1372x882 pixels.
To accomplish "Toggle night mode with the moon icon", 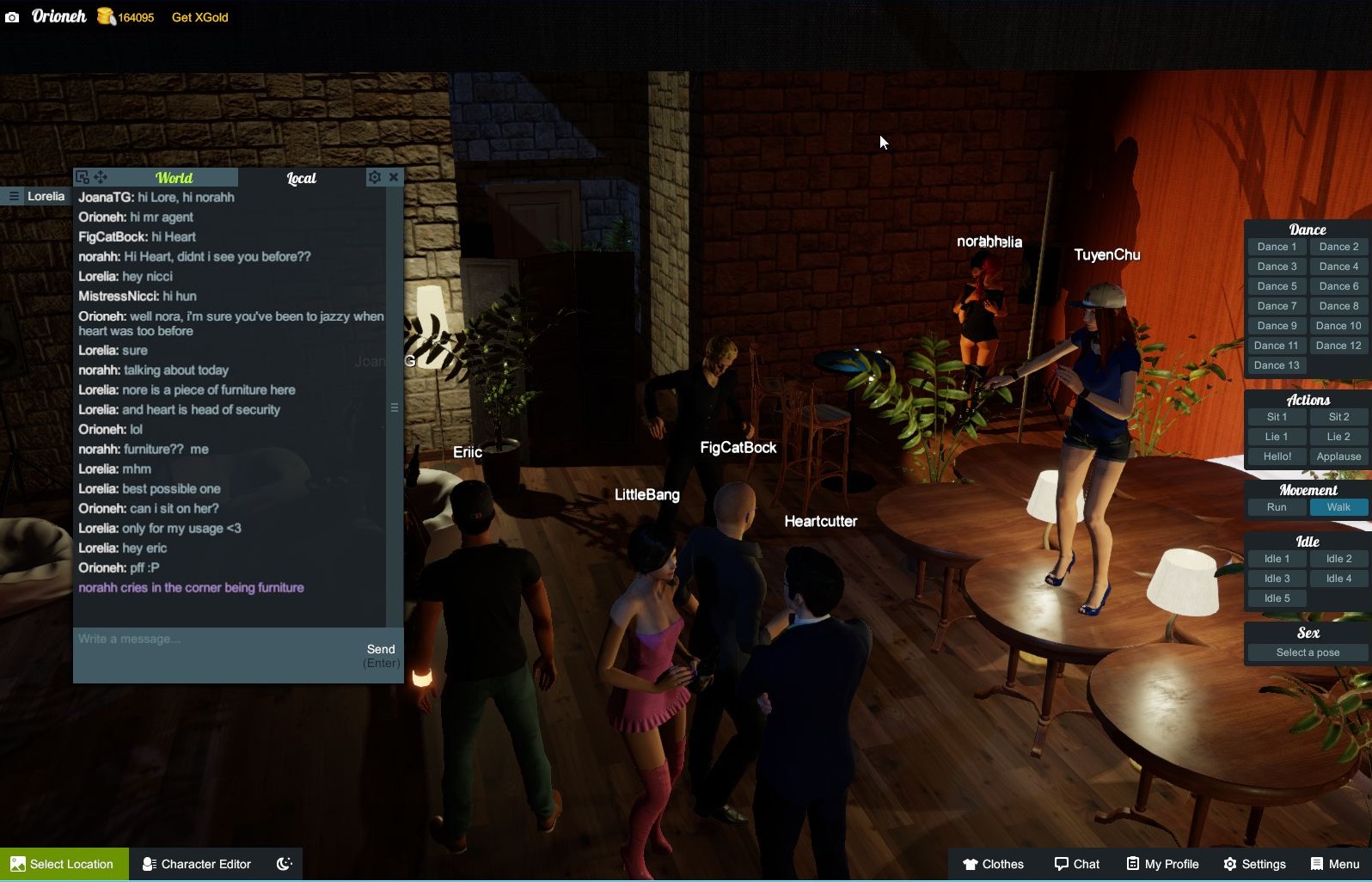I will (284, 864).
